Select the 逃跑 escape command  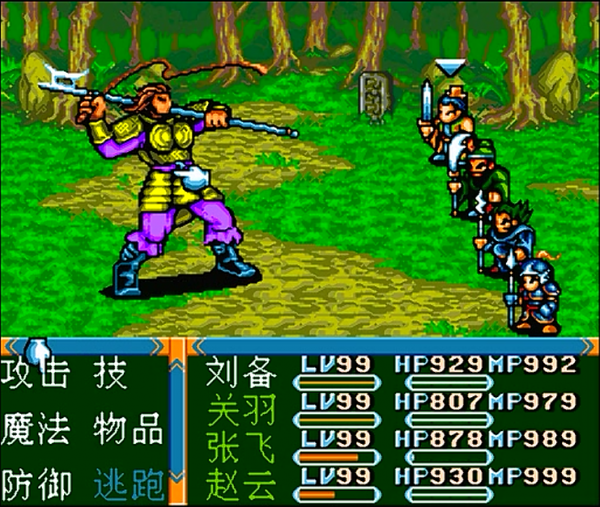point(128,485)
